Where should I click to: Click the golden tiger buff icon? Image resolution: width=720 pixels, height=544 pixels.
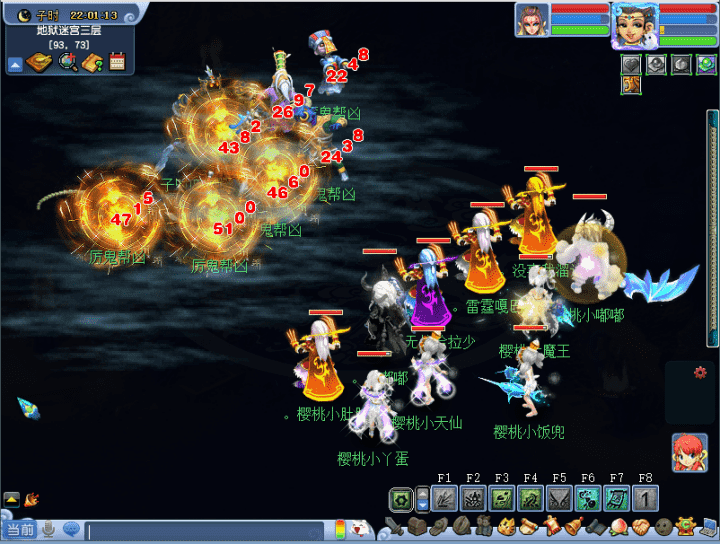[x=632, y=85]
